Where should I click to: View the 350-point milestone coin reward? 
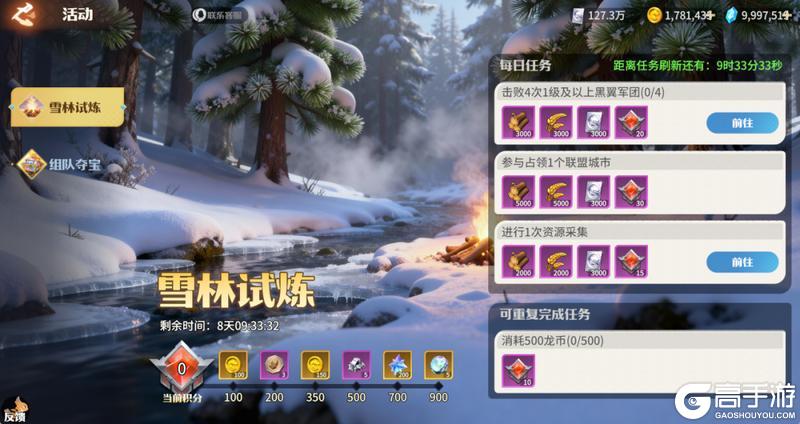(316, 365)
